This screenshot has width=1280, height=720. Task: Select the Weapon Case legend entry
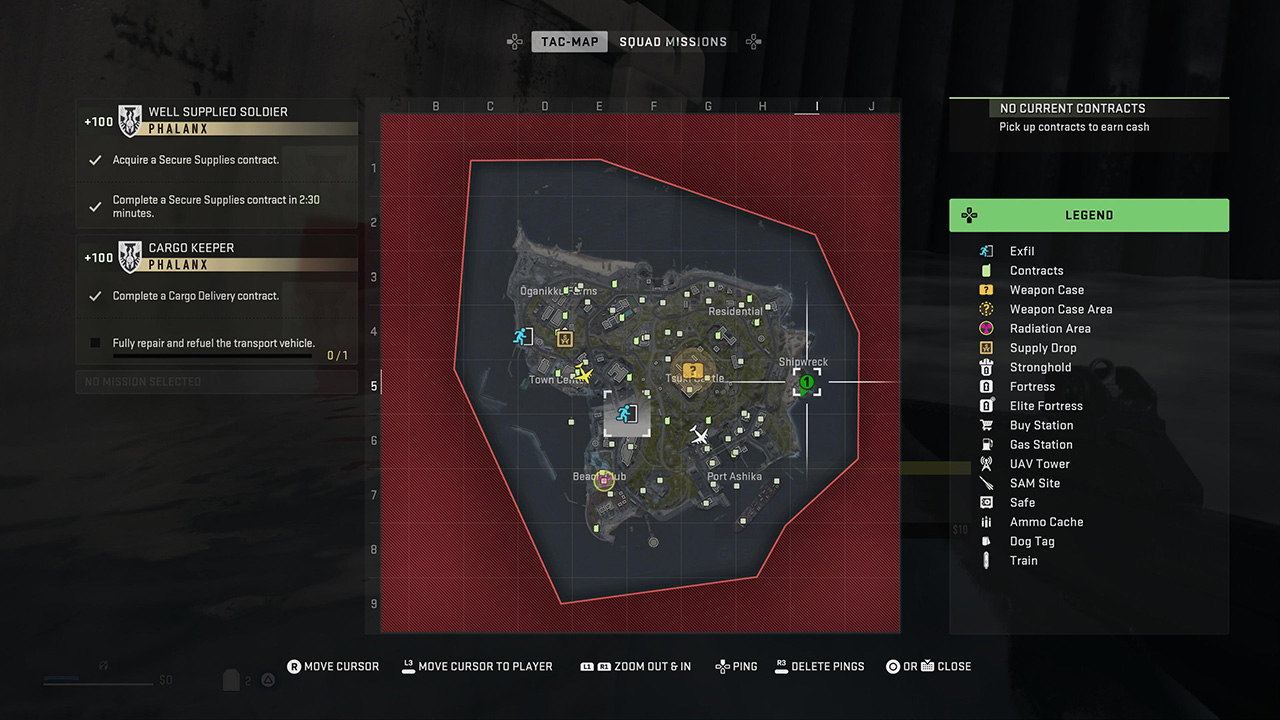pos(1046,290)
